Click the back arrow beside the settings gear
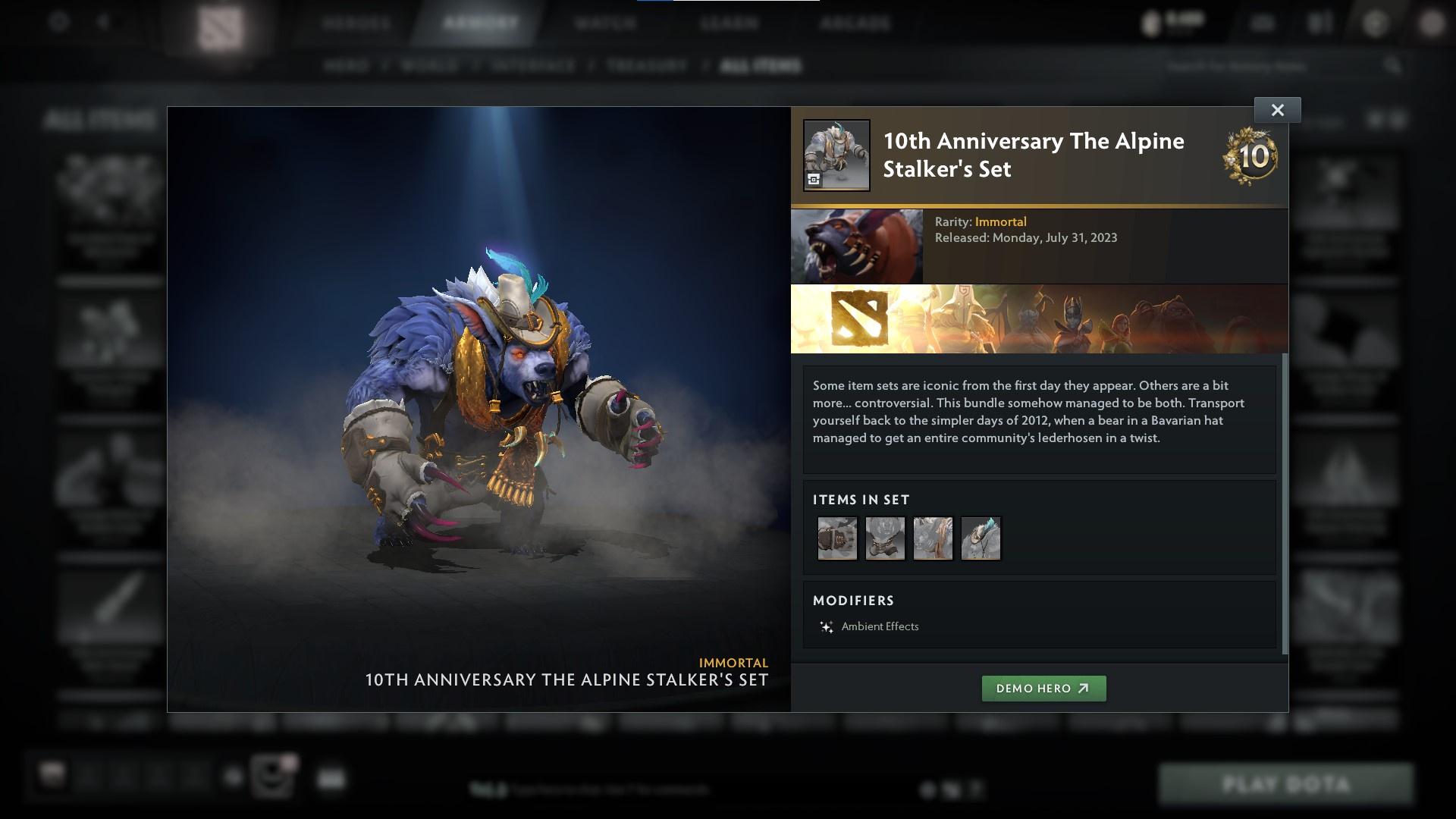The width and height of the screenshot is (1456, 819). click(102, 23)
